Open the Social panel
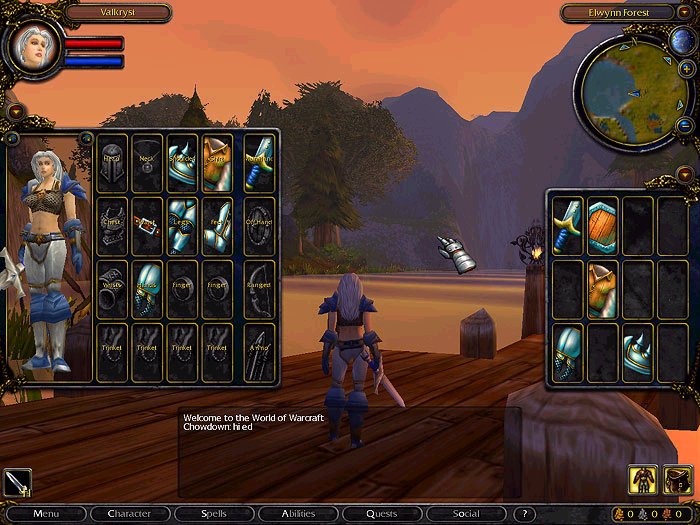 tap(465, 514)
